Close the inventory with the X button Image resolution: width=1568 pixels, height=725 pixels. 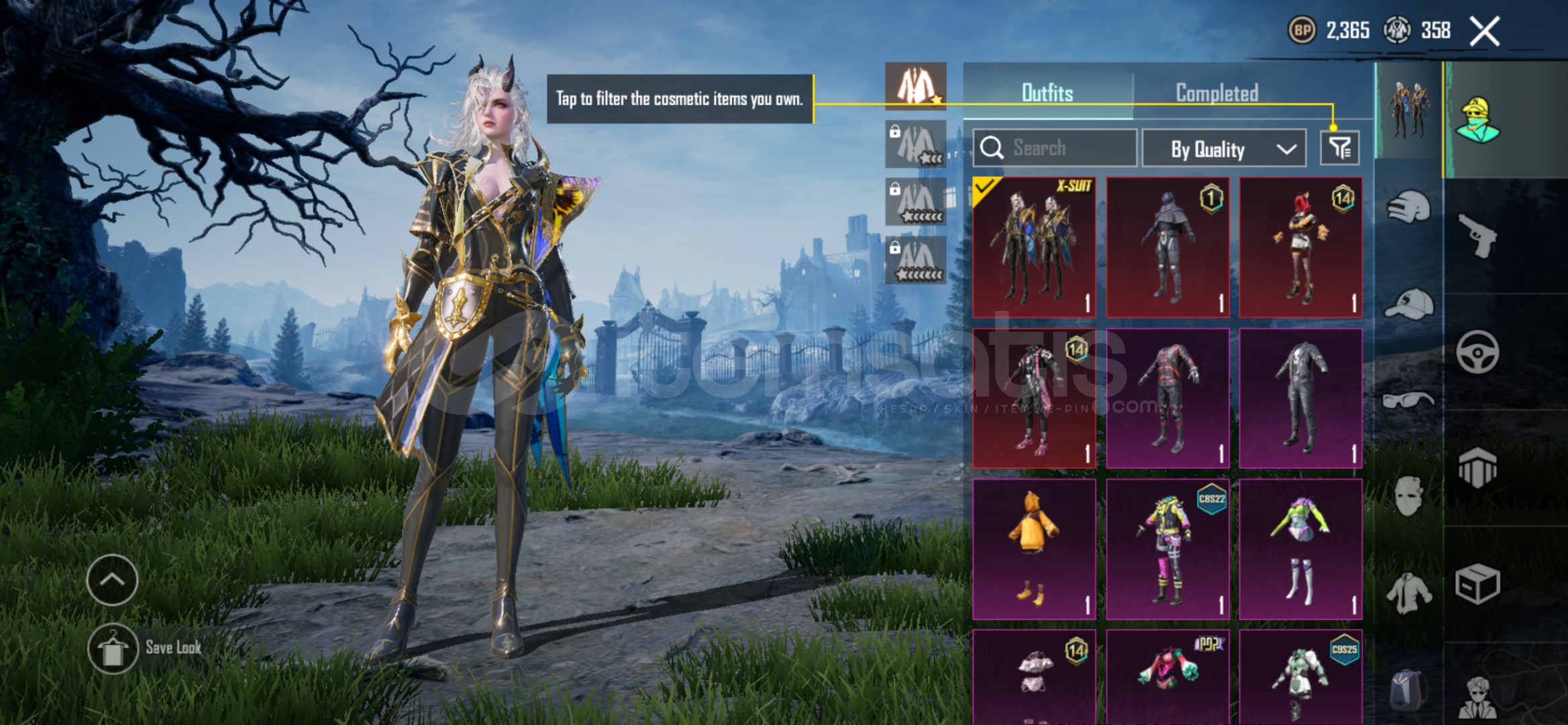pos(1484,31)
